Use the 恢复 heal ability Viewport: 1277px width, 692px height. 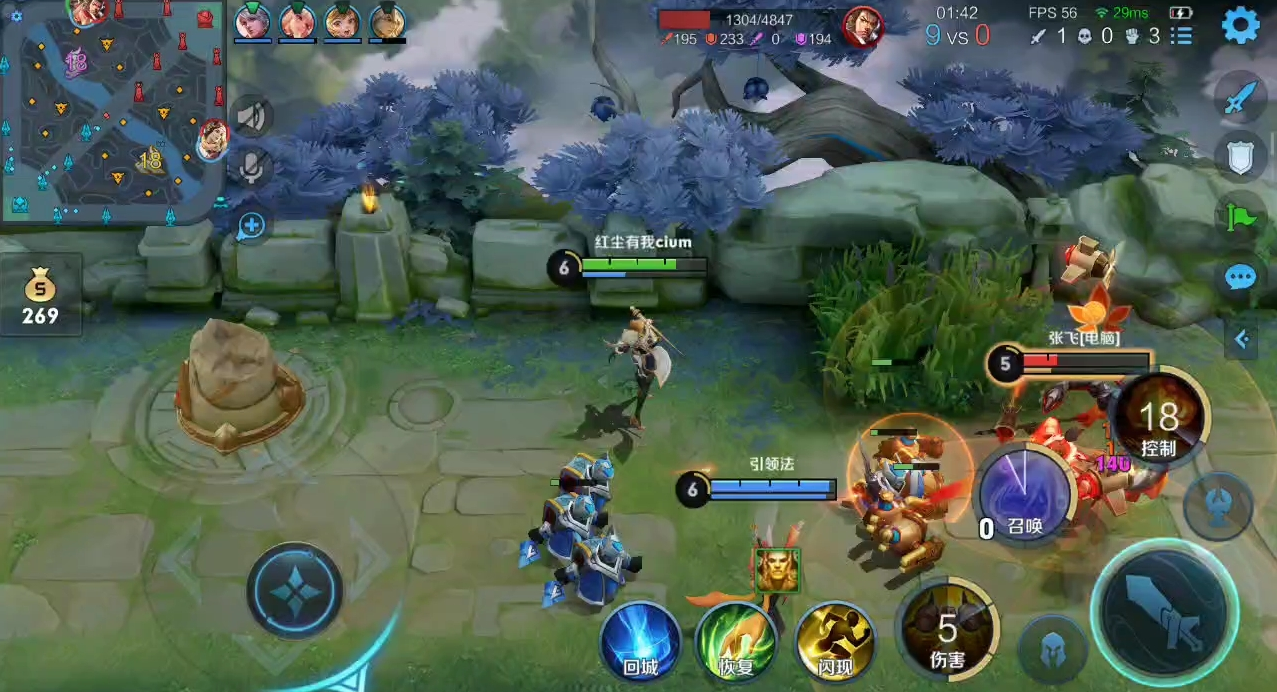(x=736, y=640)
